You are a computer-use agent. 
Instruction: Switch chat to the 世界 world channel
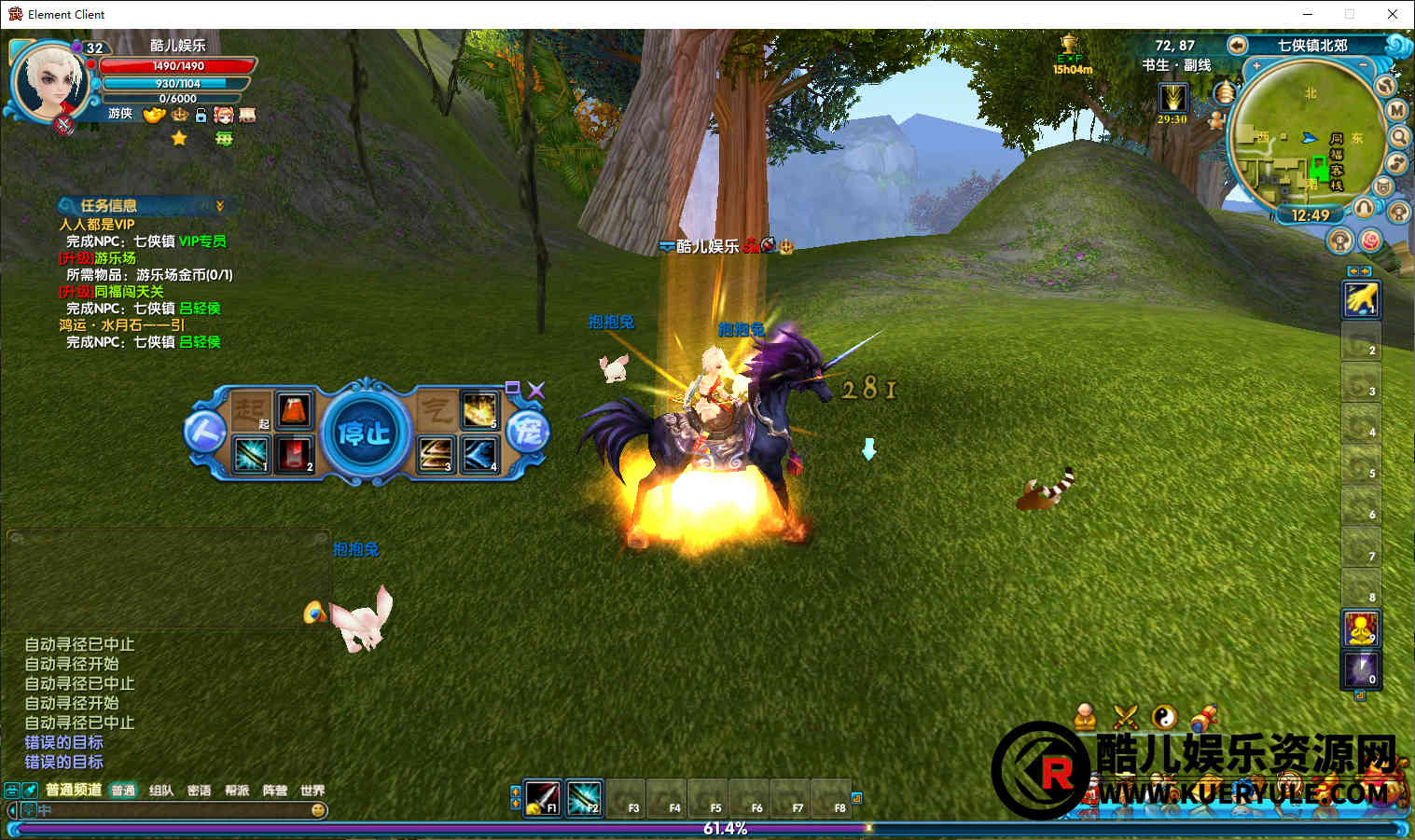coord(312,791)
